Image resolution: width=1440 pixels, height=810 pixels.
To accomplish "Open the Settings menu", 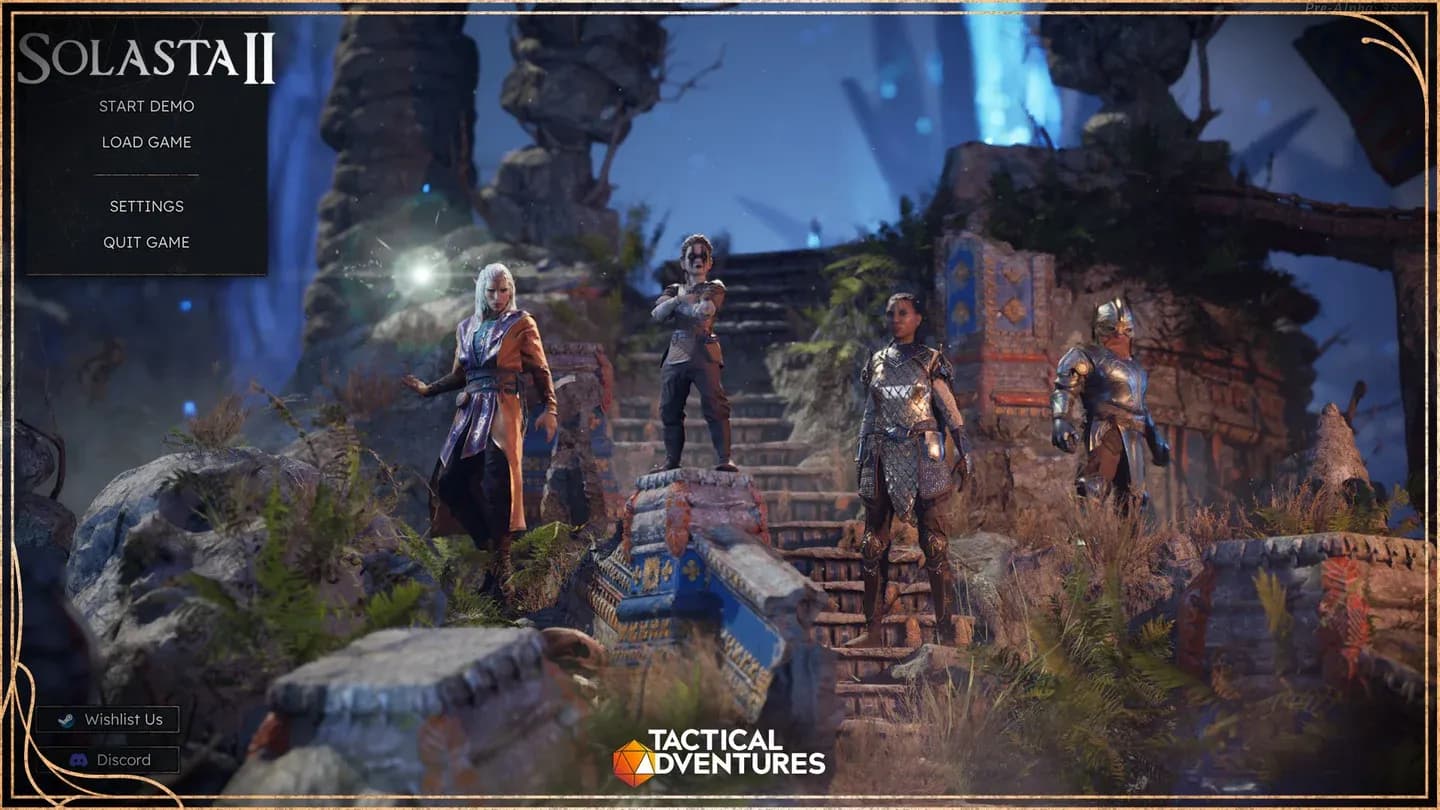I will point(146,206).
